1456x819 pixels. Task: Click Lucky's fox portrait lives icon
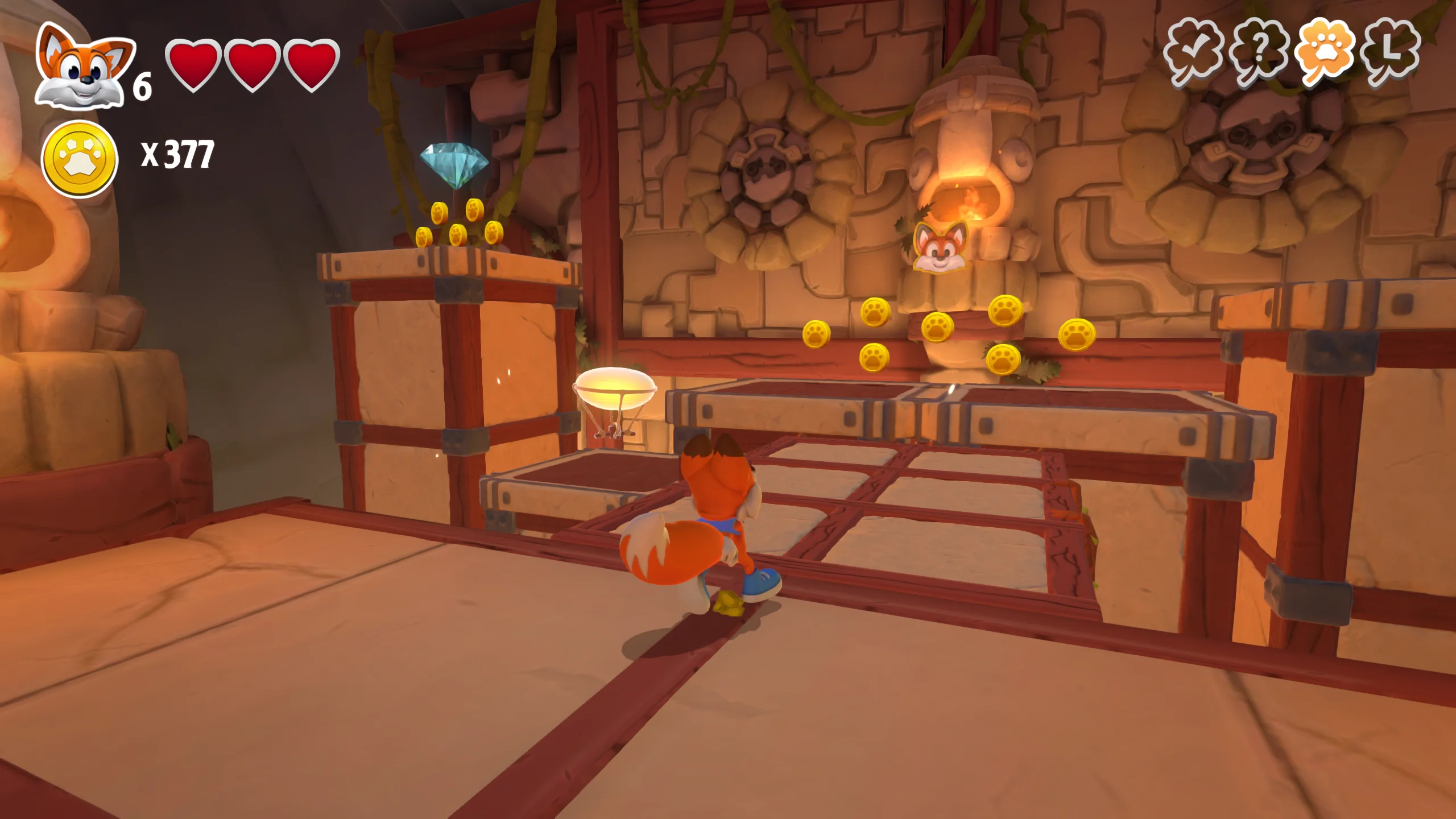[84, 67]
